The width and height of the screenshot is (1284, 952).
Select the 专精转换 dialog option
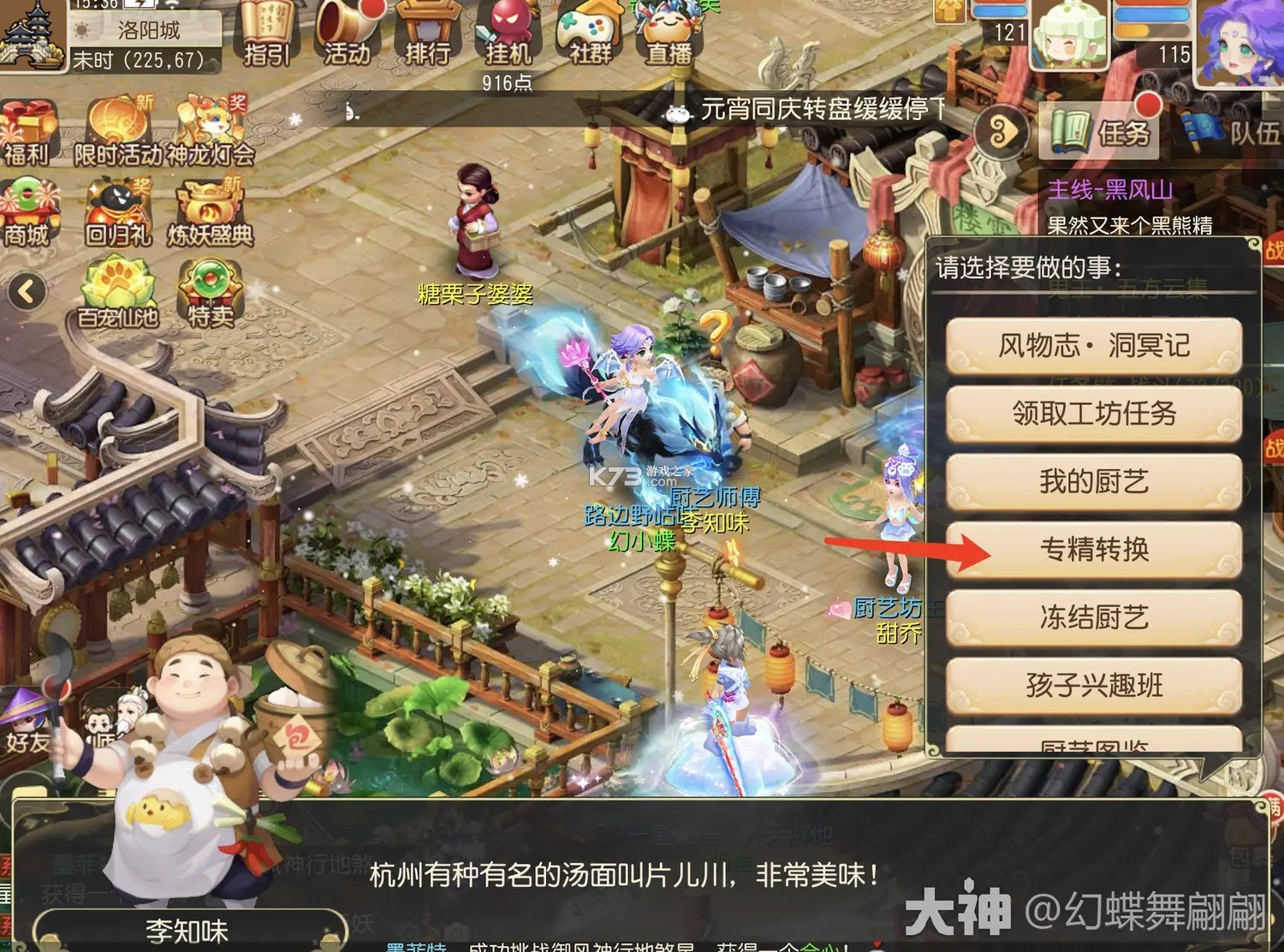pyautogui.click(x=1096, y=550)
